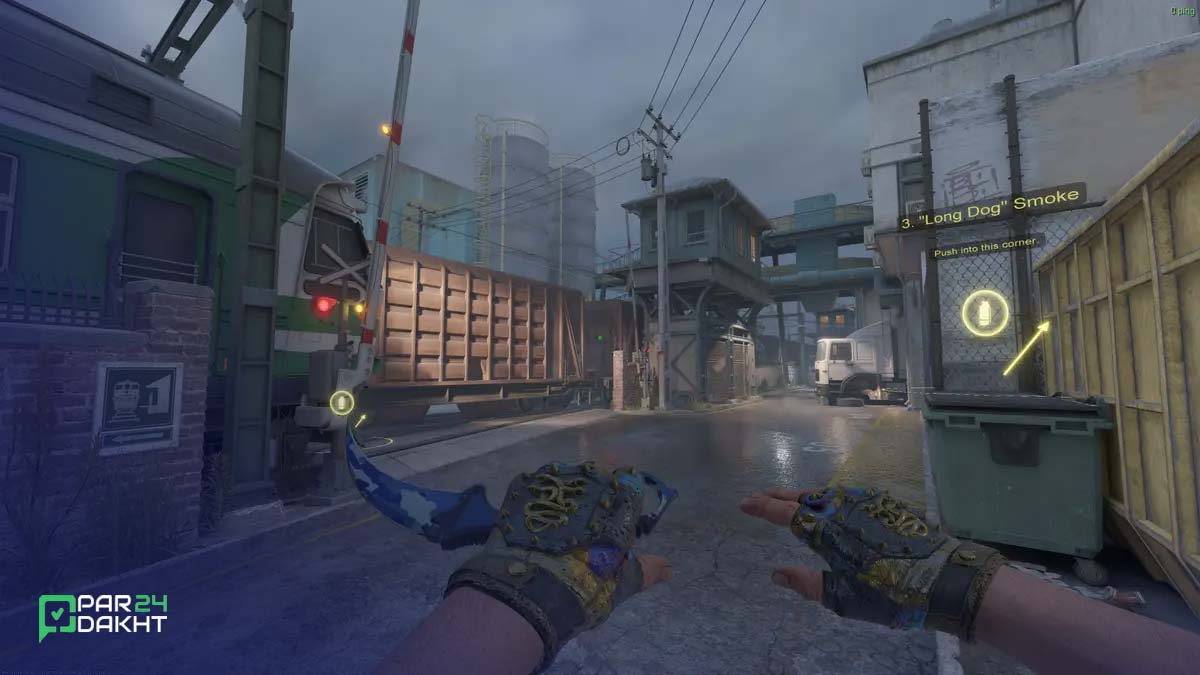
Task: Click the Par24 Dakht watermark logo
Action: pos(103,615)
